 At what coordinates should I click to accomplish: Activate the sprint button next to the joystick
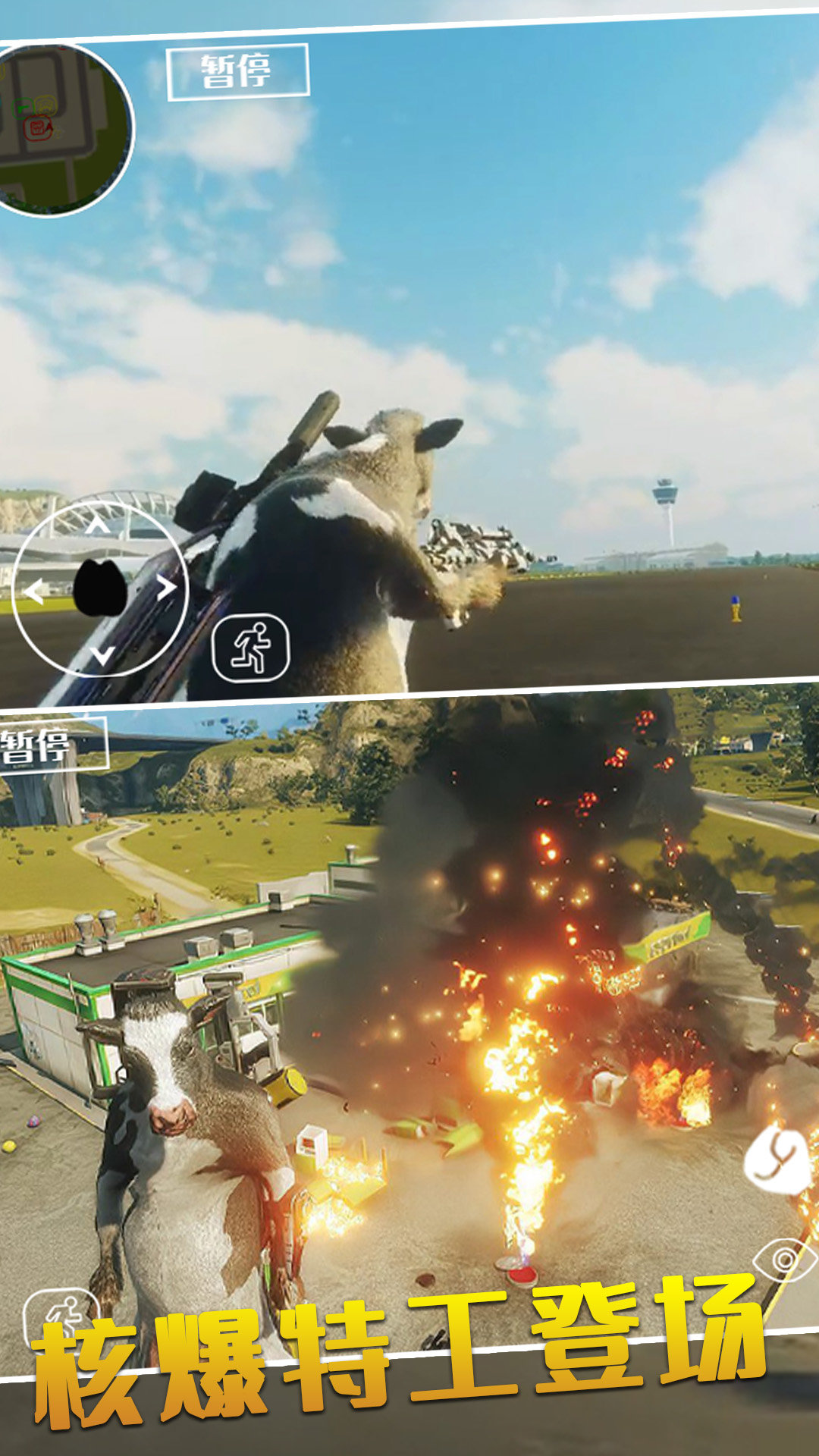(251, 648)
